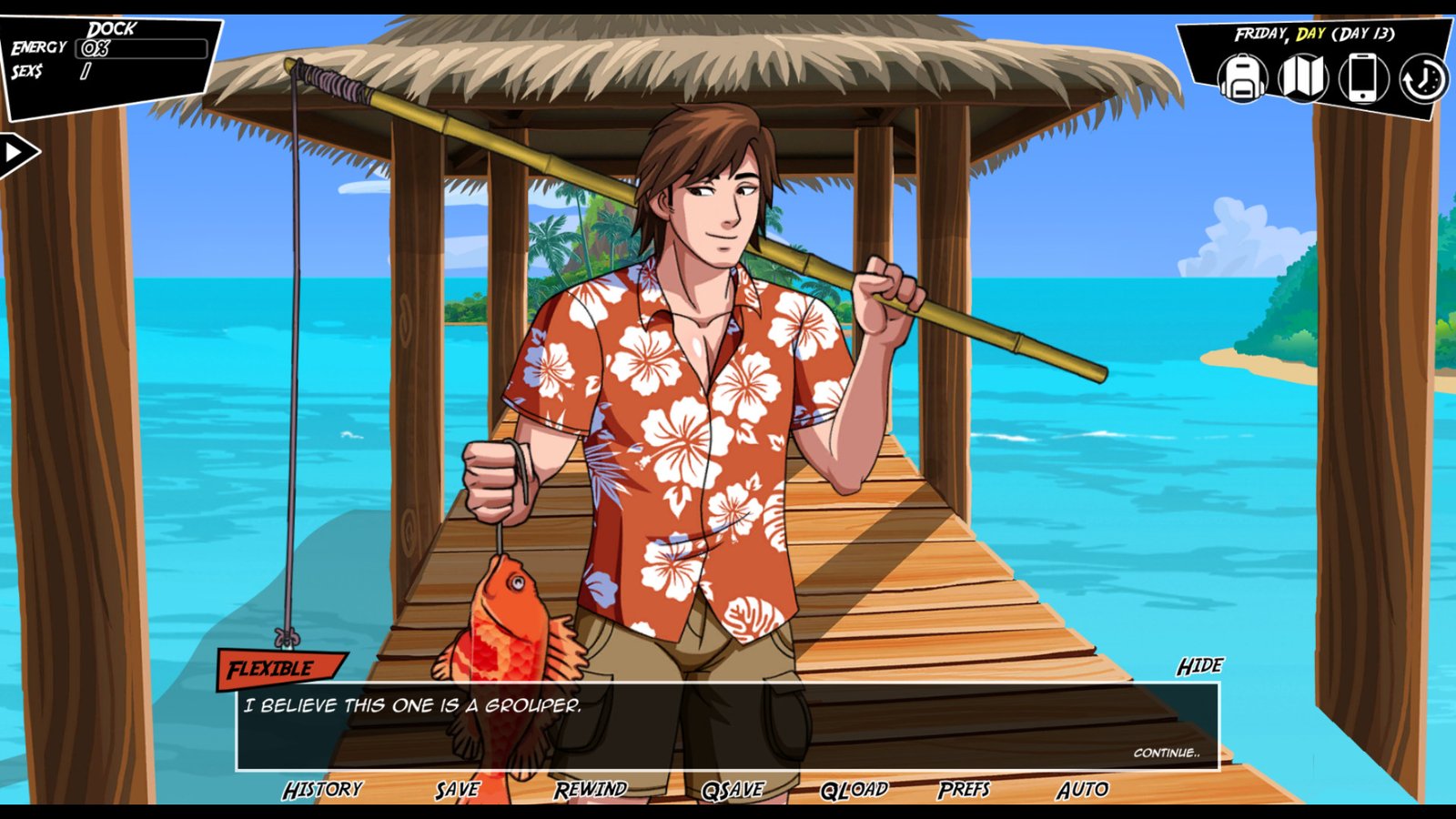Perform a QSave quick save
1456x819 pixels.
[x=733, y=790]
